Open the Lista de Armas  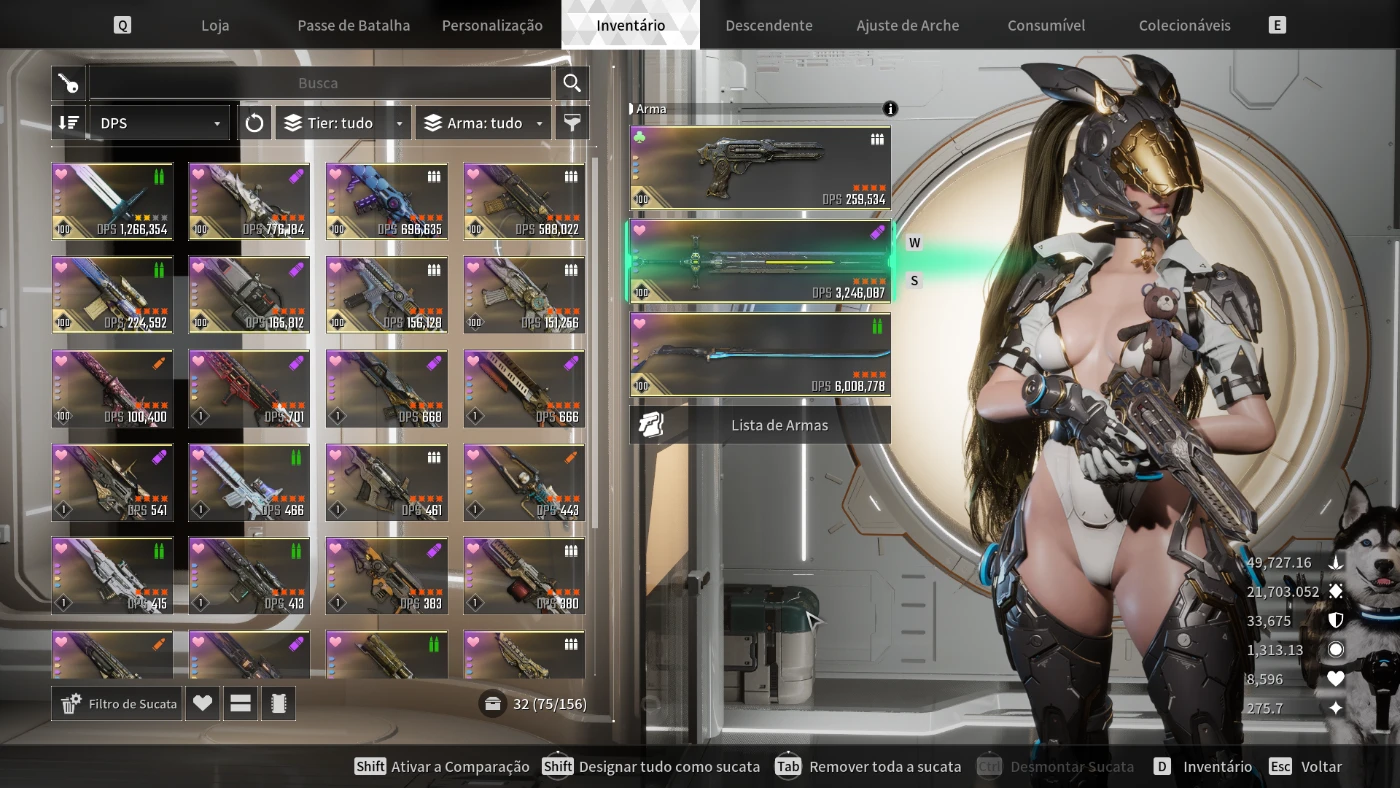pos(760,425)
